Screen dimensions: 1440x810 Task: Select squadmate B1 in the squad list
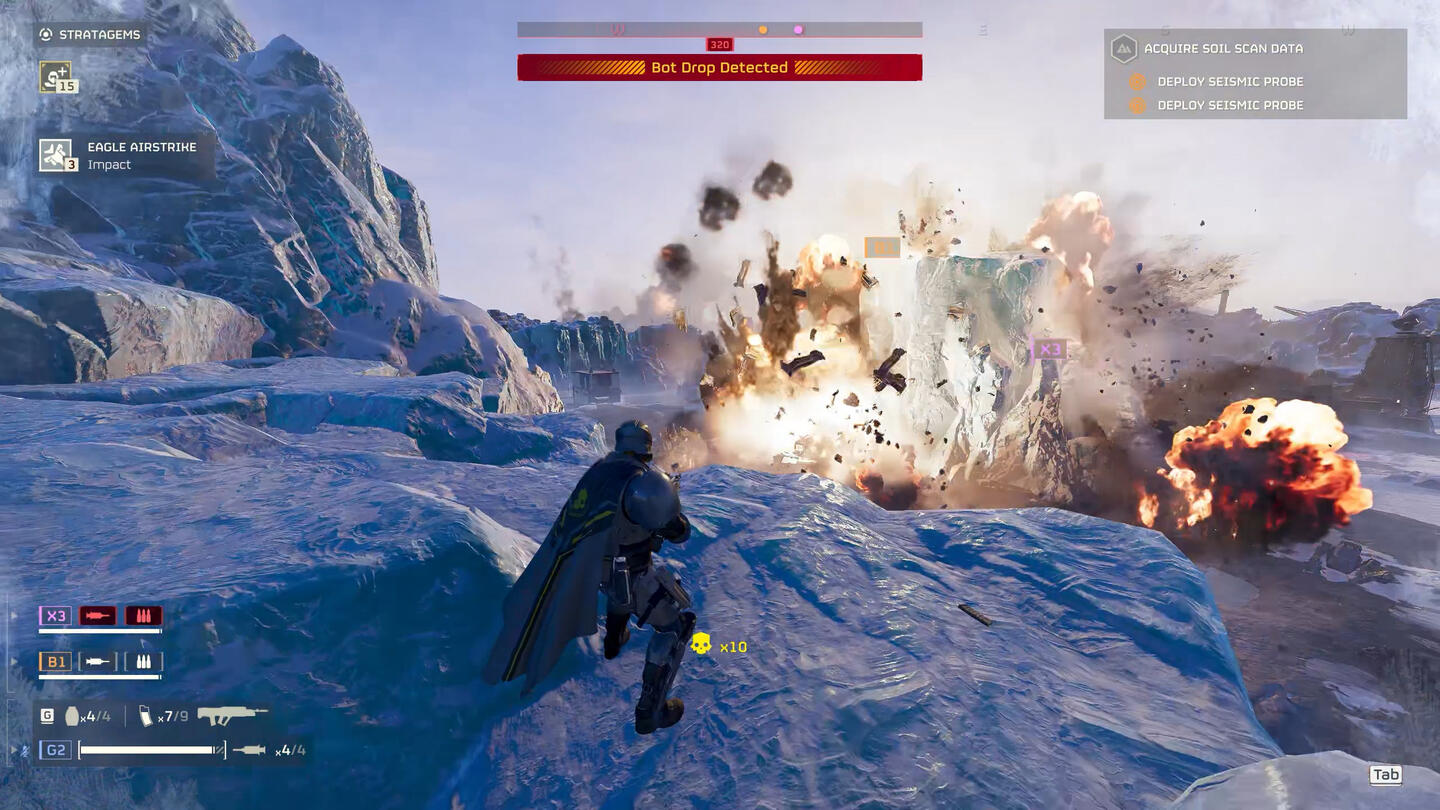54,662
